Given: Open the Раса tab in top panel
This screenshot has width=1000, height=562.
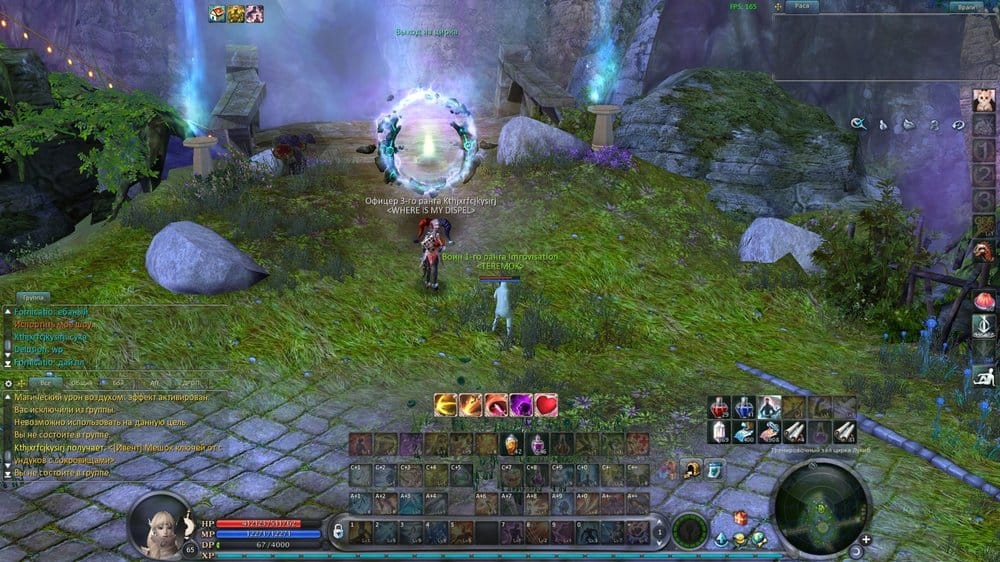Looking at the screenshot, I should point(801,7).
